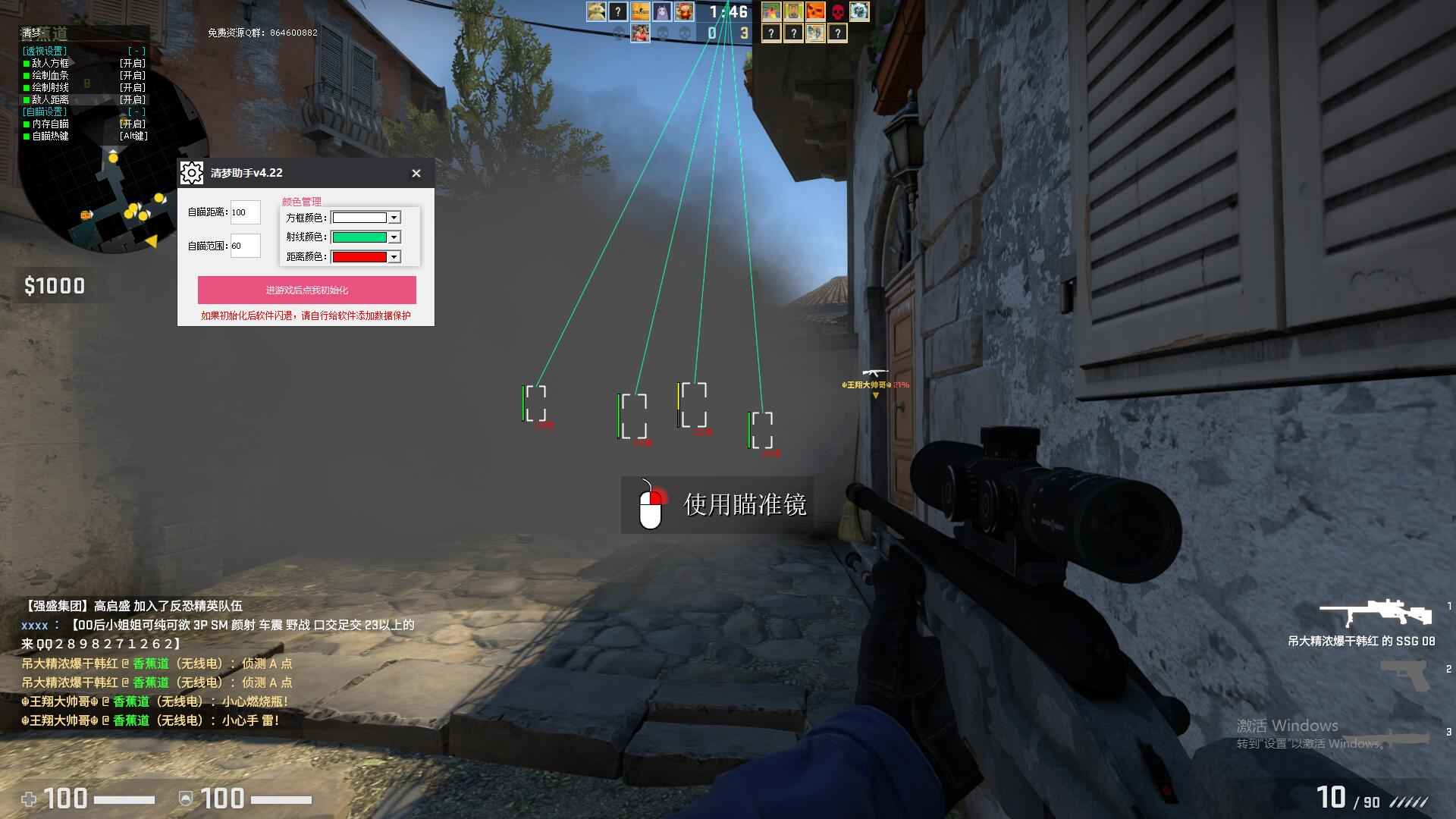
Task: Select the green ray color swatch
Action: click(360, 237)
